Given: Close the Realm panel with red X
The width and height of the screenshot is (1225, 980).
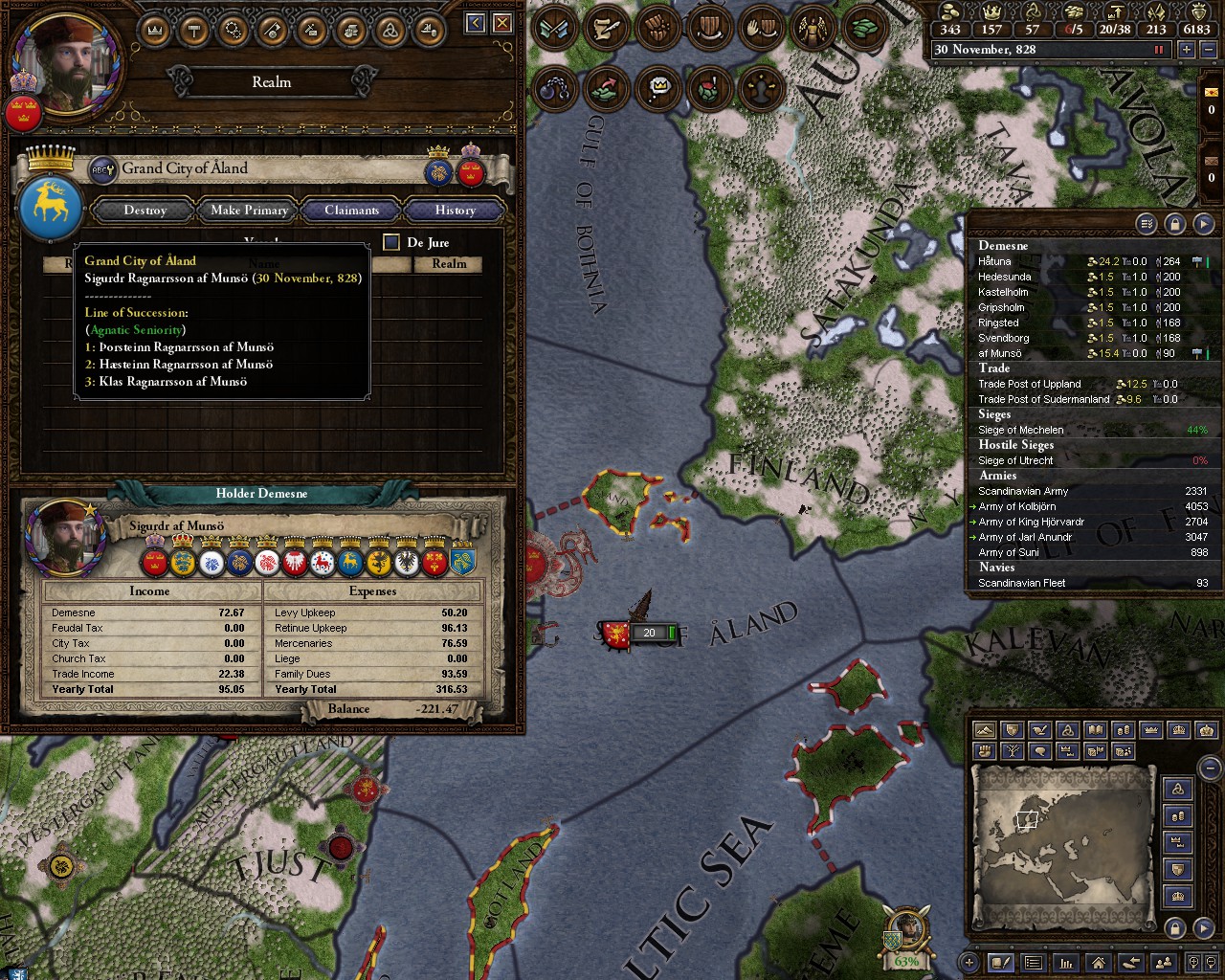Looking at the screenshot, I should pyautogui.click(x=502, y=23).
